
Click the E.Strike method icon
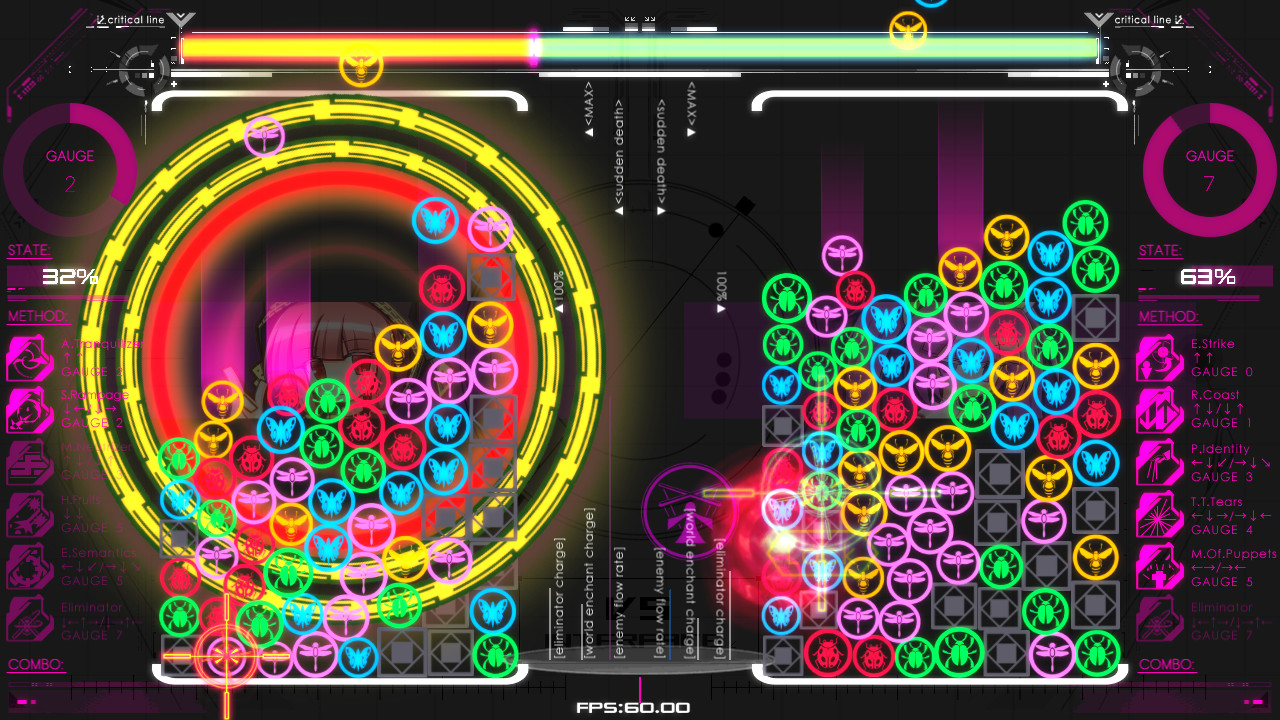(x=1160, y=357)
